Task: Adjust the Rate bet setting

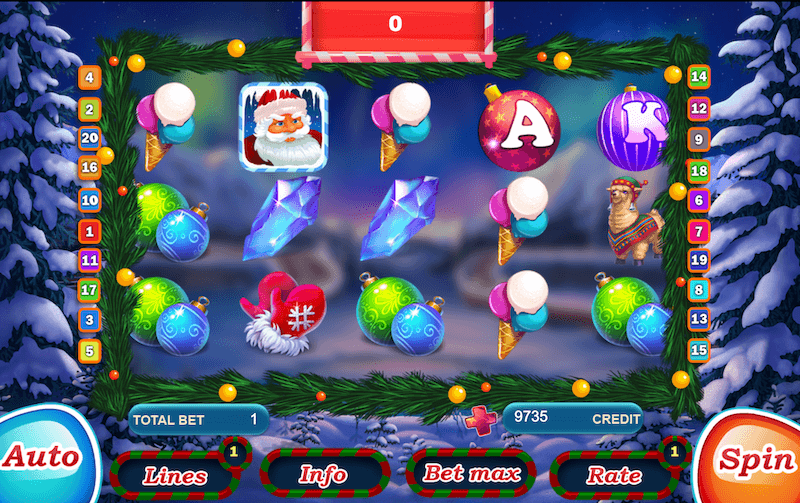Action: coord(614,474)
